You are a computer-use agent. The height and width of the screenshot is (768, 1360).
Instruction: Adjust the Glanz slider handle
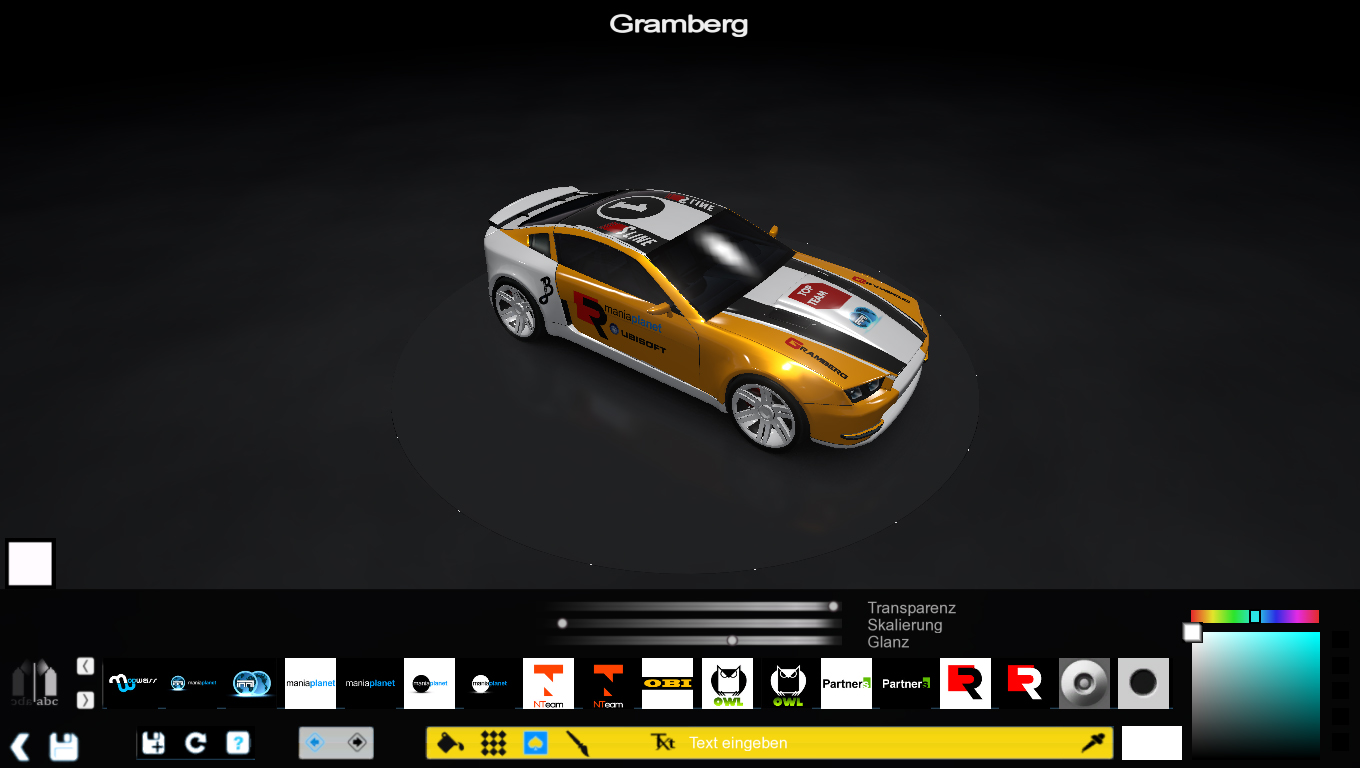click(x=732, y=640)
